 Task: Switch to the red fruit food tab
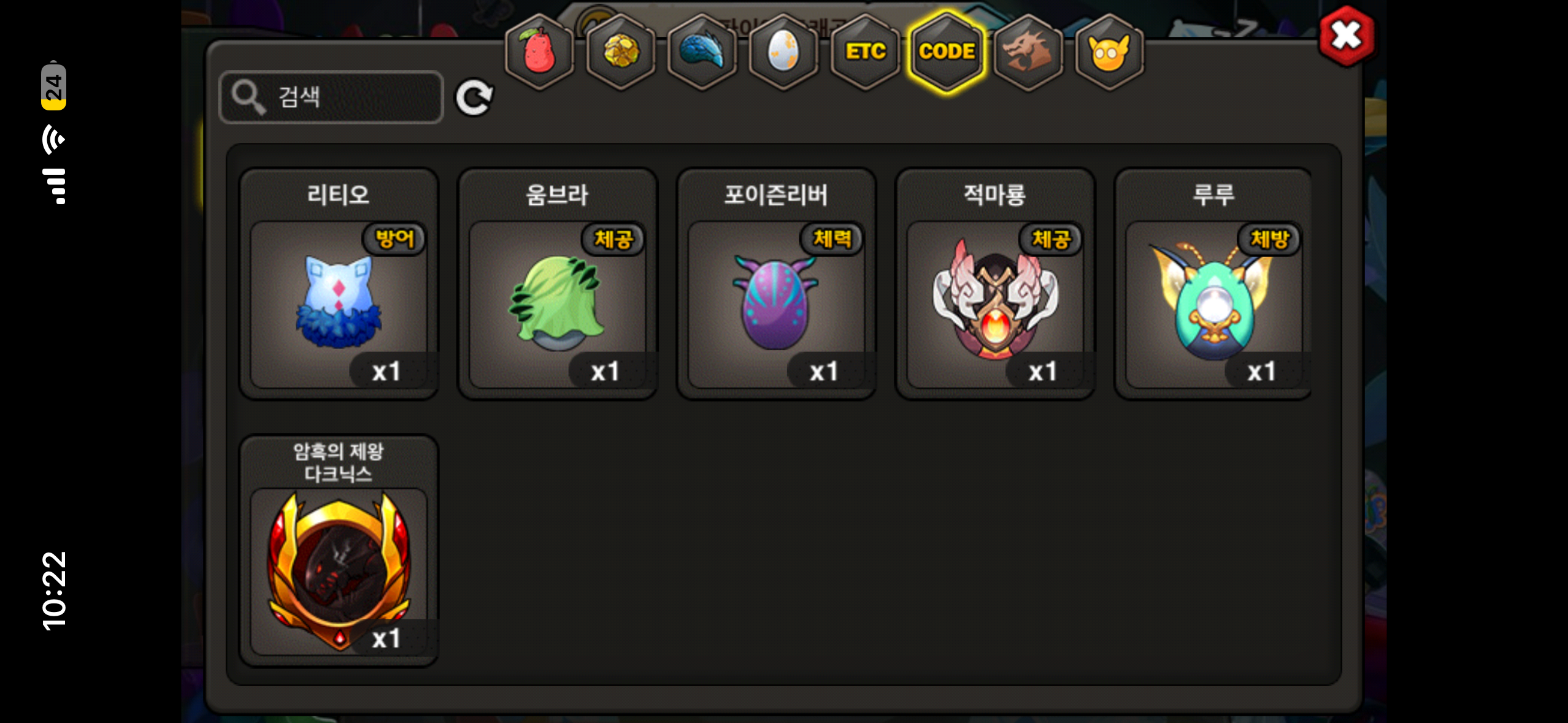(539, 52)
